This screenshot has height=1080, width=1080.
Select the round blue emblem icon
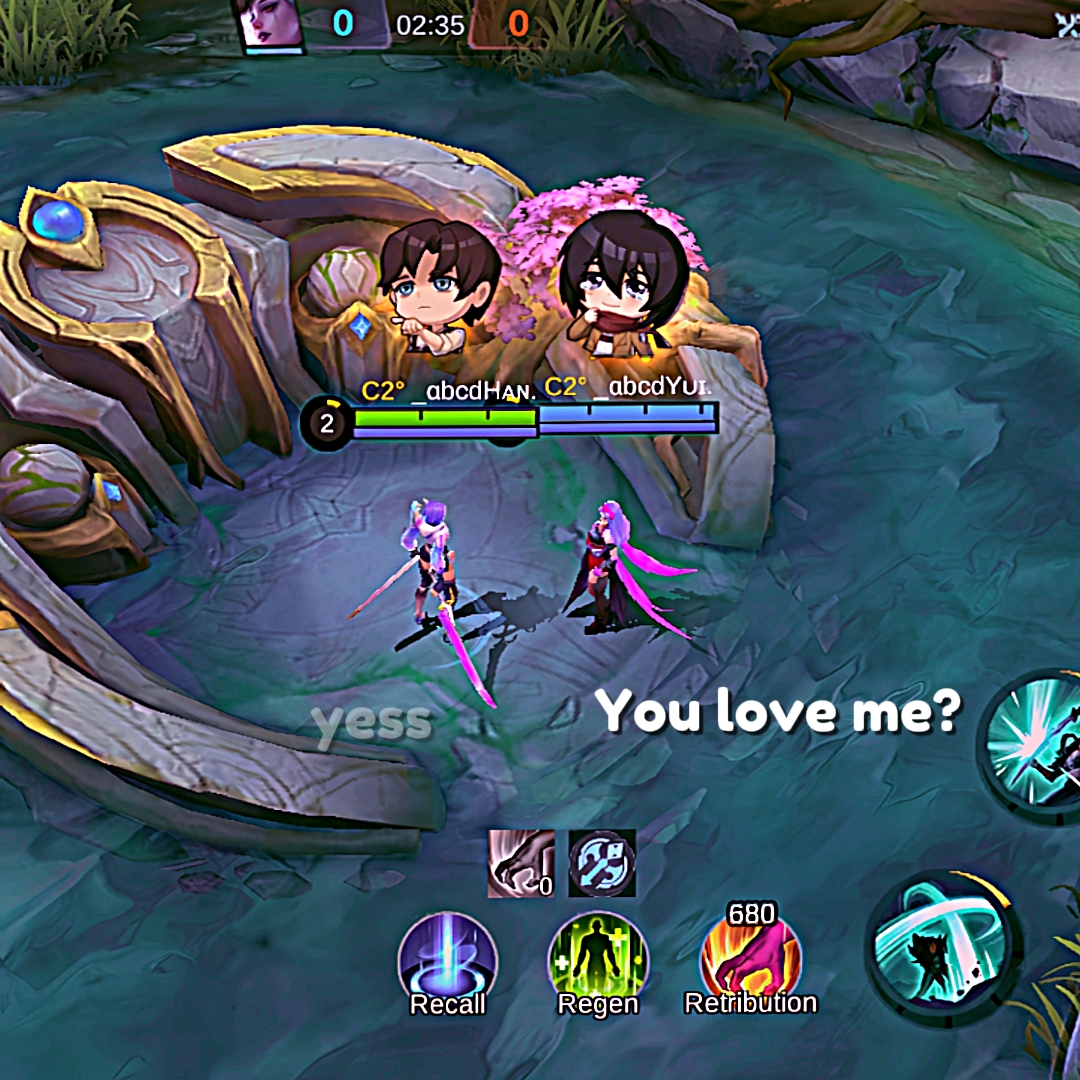602,863
